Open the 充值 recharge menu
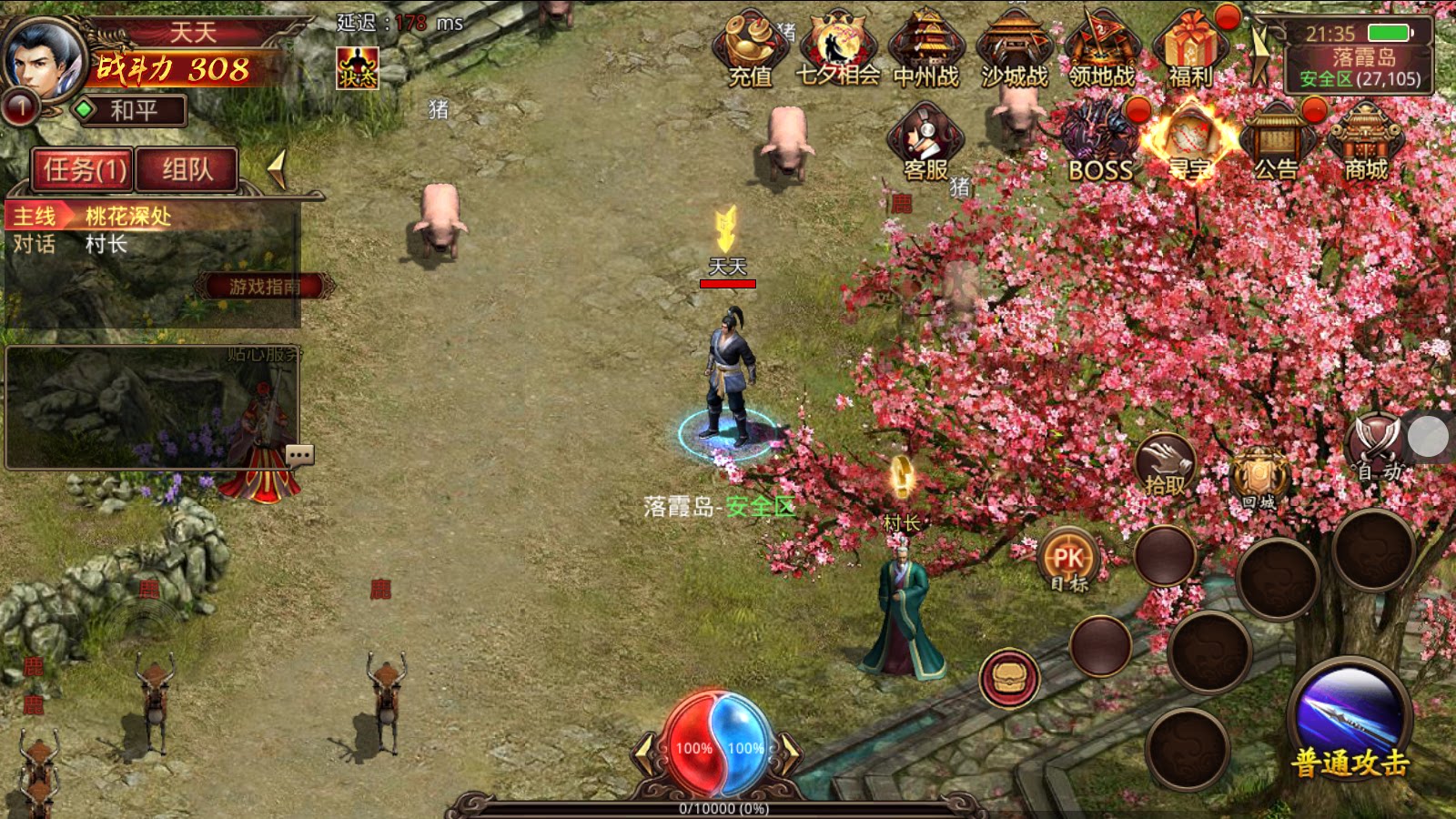1456x819 pixels. [x=750, y=50]
